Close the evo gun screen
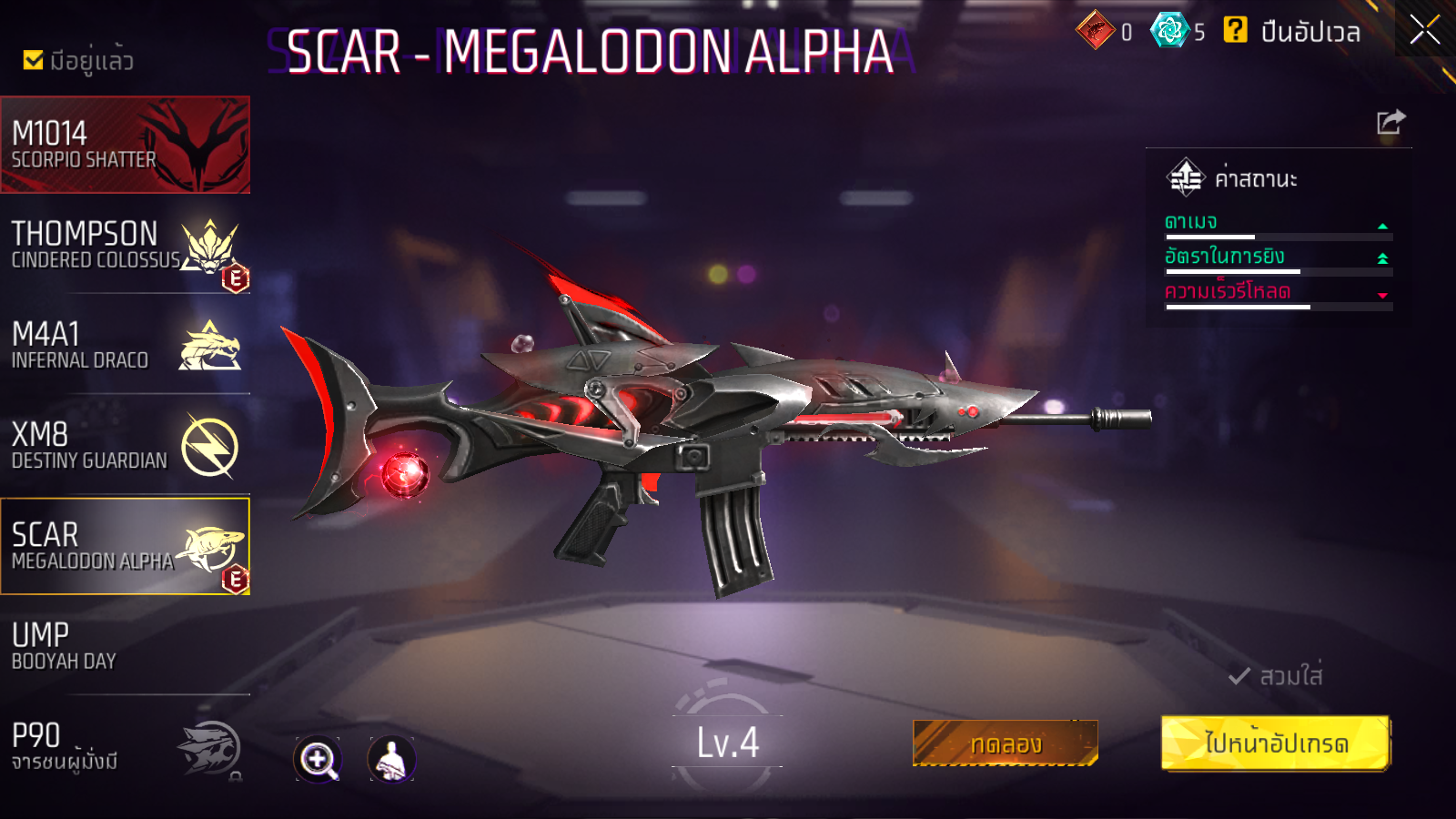1456x819 pixels. pyautogui.click(x=1424, y=30)
